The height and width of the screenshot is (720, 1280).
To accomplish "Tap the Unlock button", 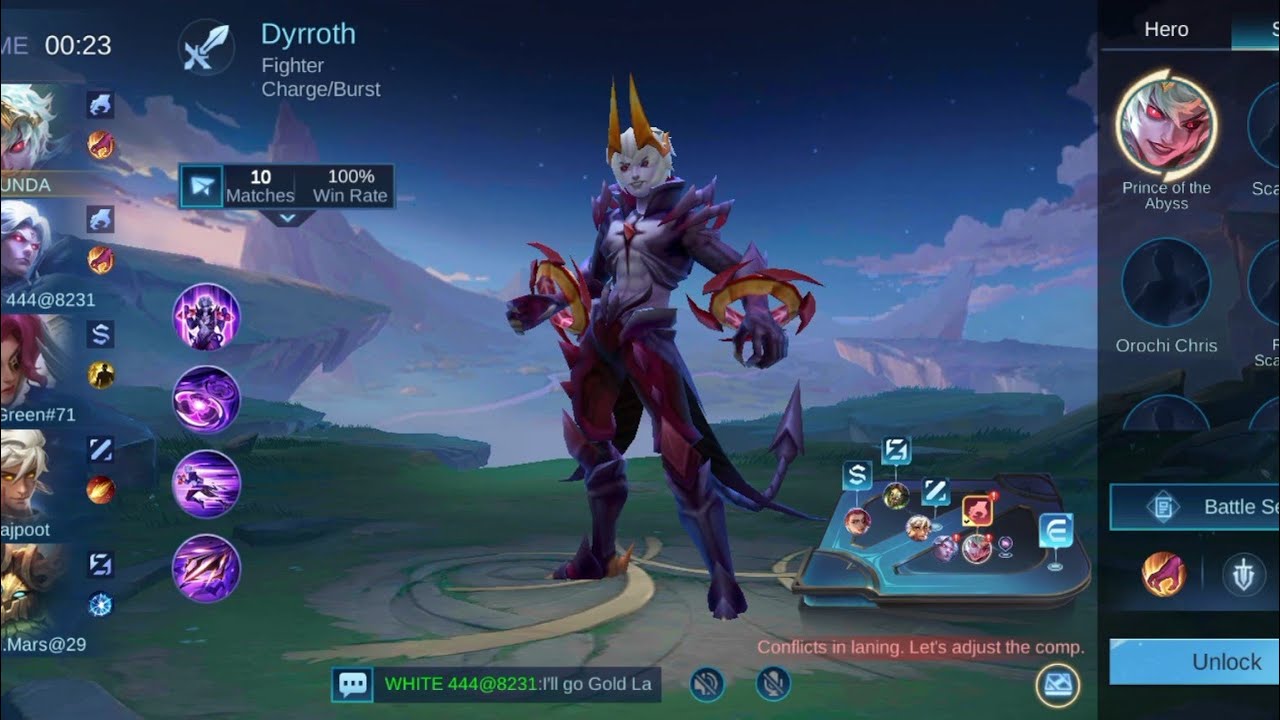I will pyautogui.click(x=1200, y=662).
